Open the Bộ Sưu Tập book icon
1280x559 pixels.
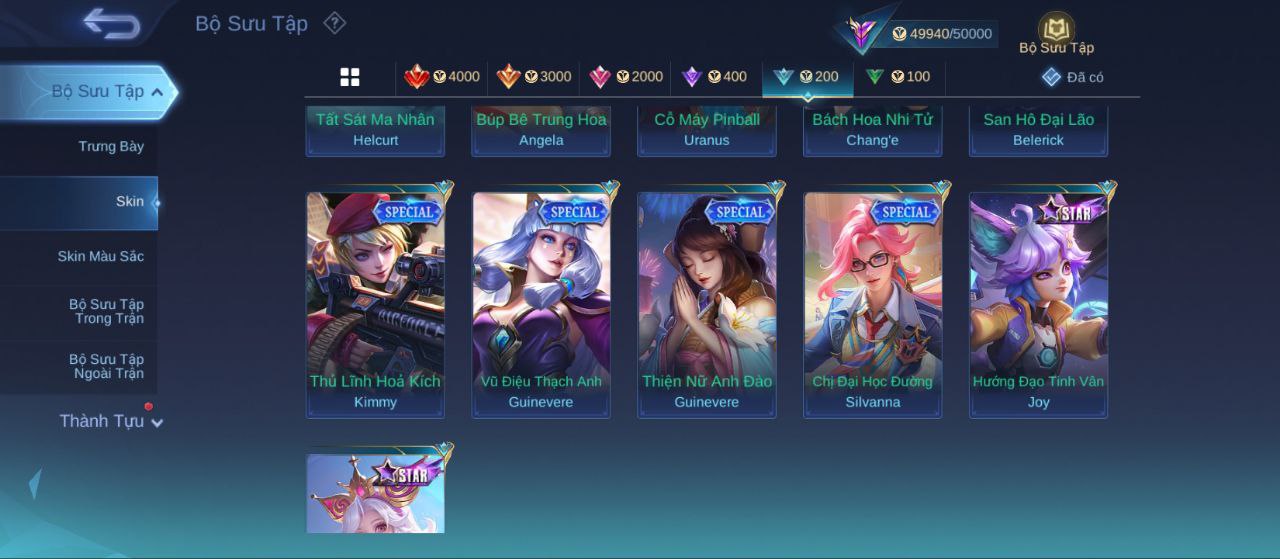[x=1056, y=32]
